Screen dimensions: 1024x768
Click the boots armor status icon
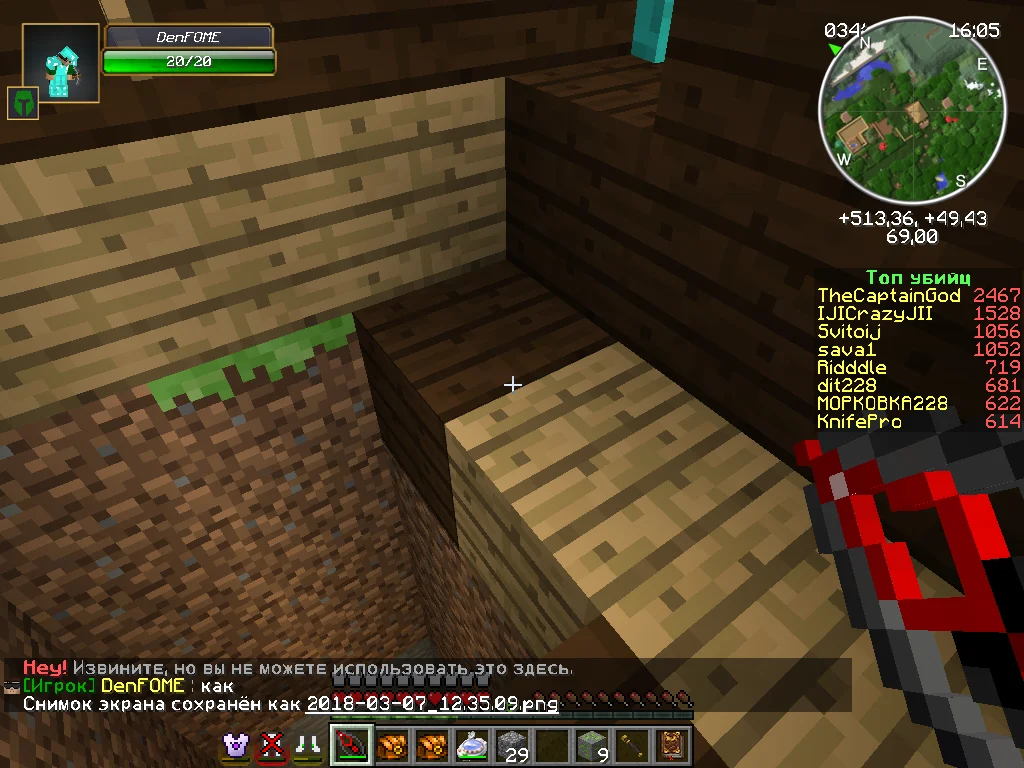305,746
